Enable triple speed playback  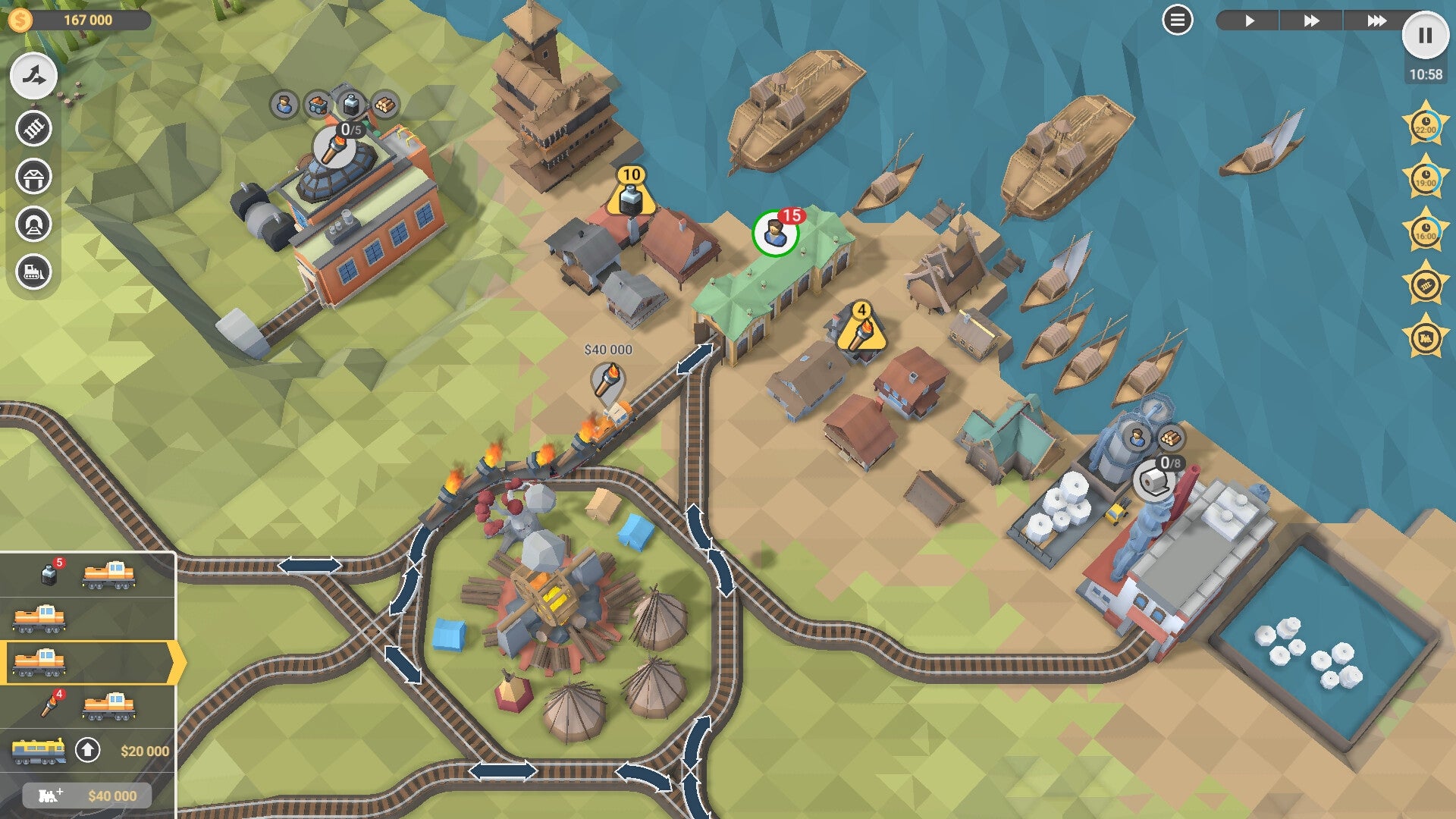[x=1378, y=21]
